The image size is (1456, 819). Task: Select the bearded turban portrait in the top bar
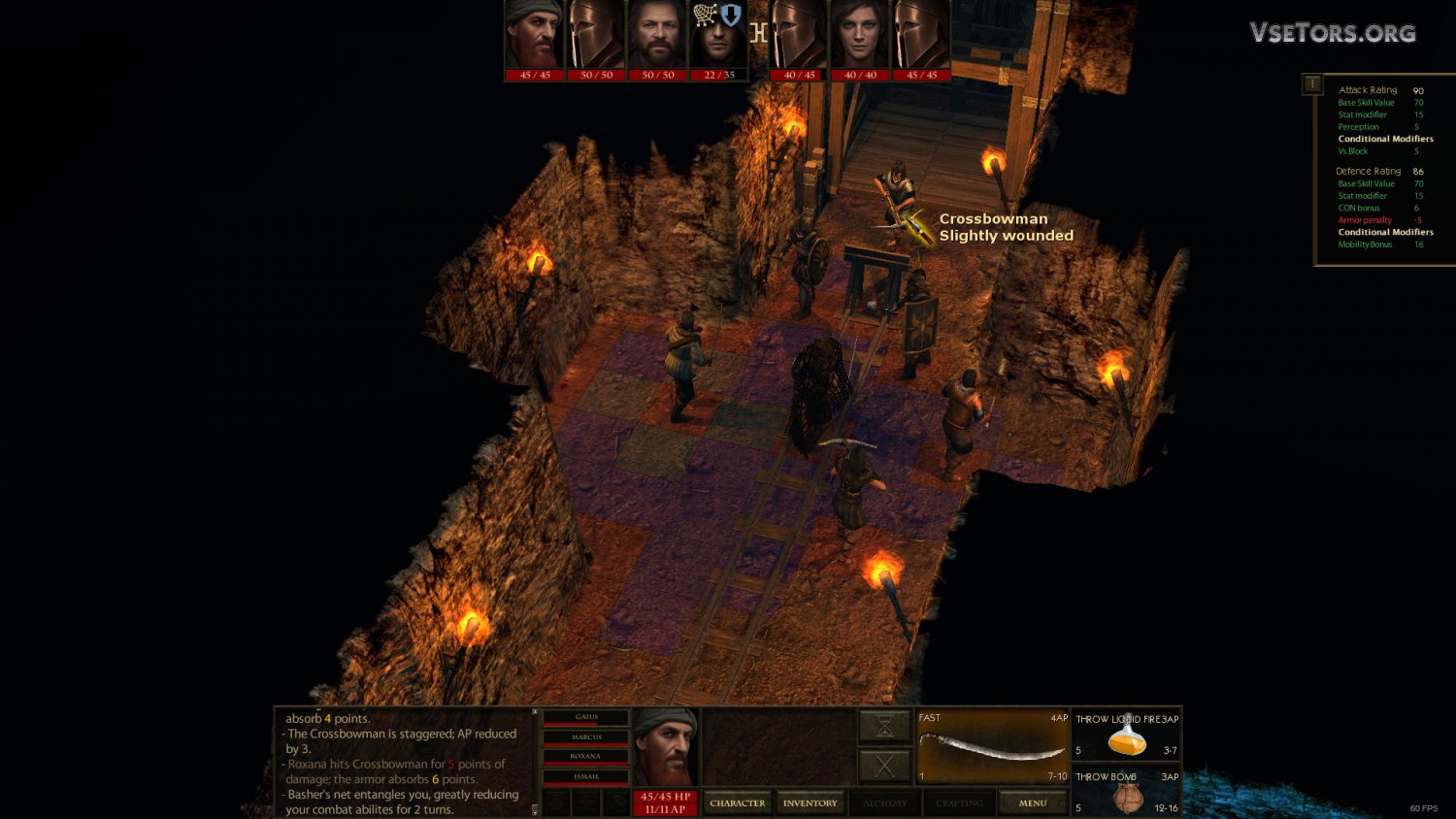534,39
